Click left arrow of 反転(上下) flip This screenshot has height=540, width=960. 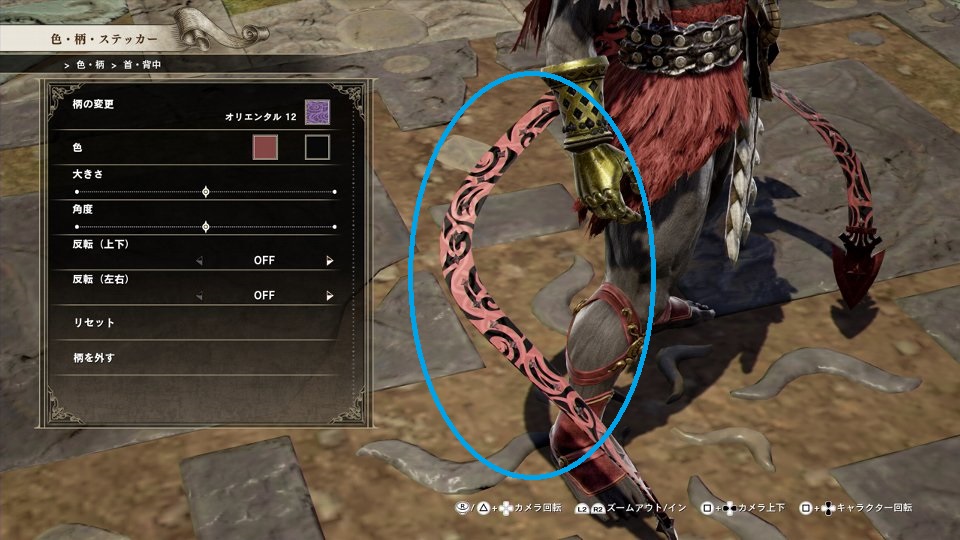tap(199, 261)
